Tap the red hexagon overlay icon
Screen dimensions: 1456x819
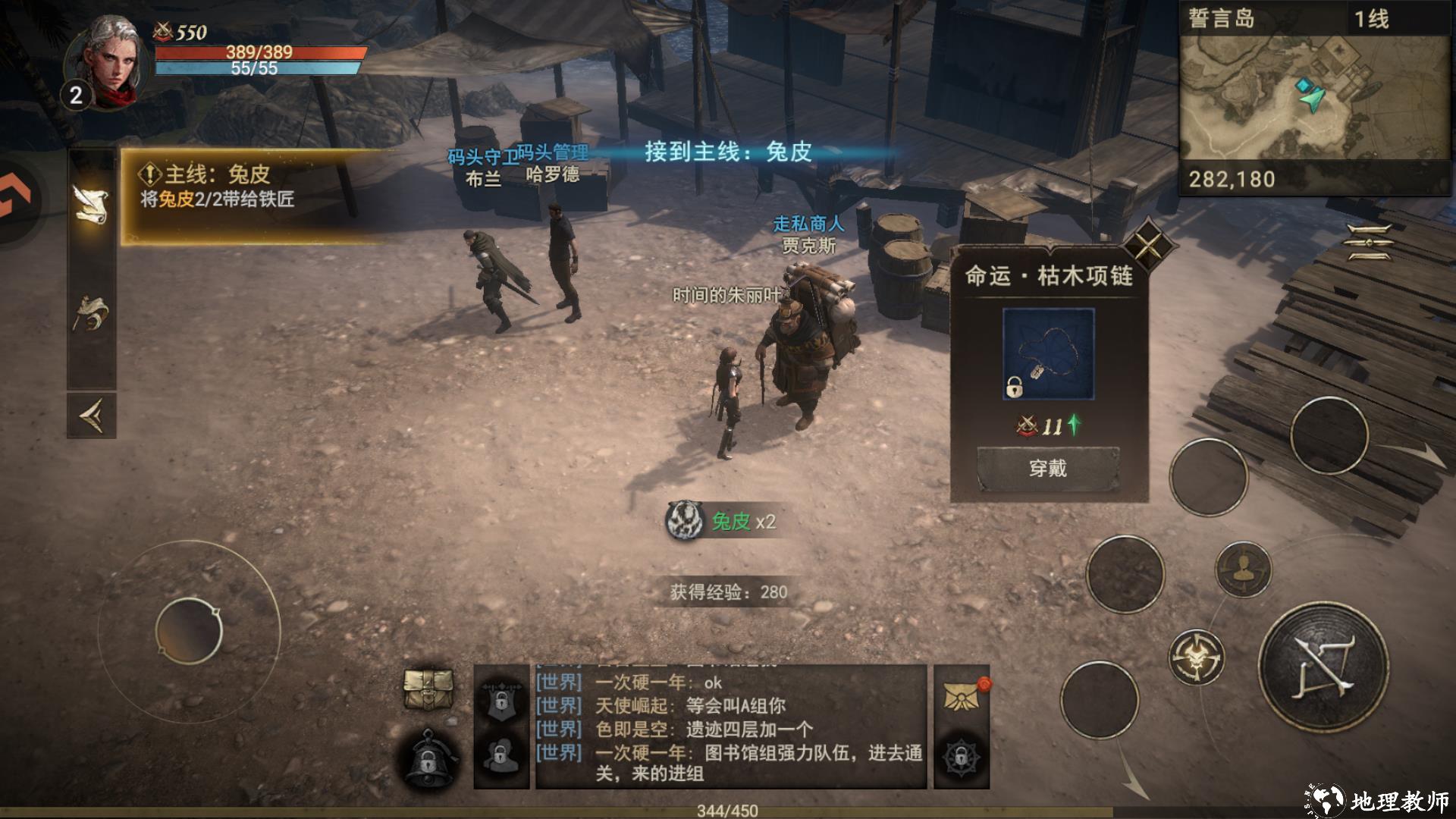14,199
